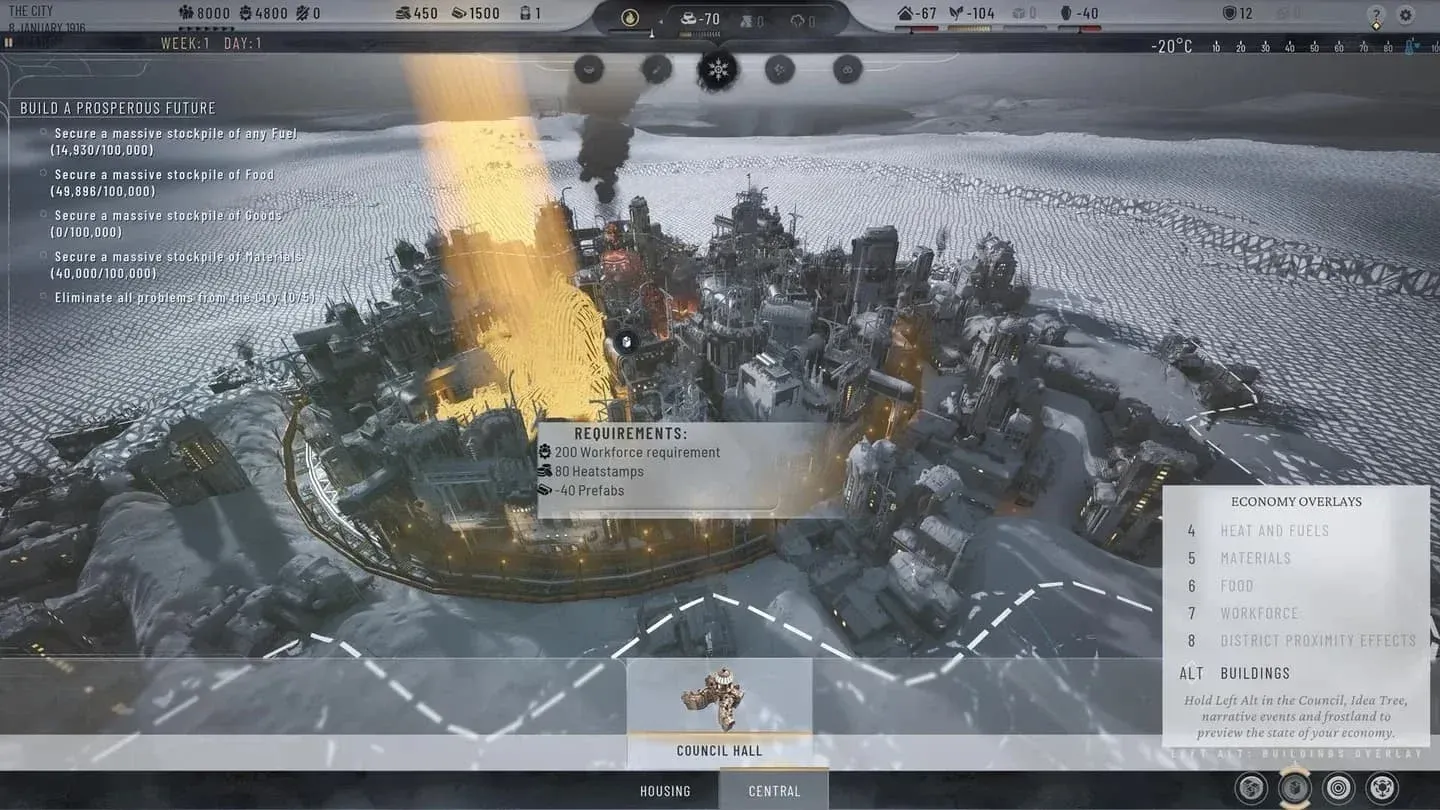Show the Heat and Fuels overlay

(x=1274, y=531)
